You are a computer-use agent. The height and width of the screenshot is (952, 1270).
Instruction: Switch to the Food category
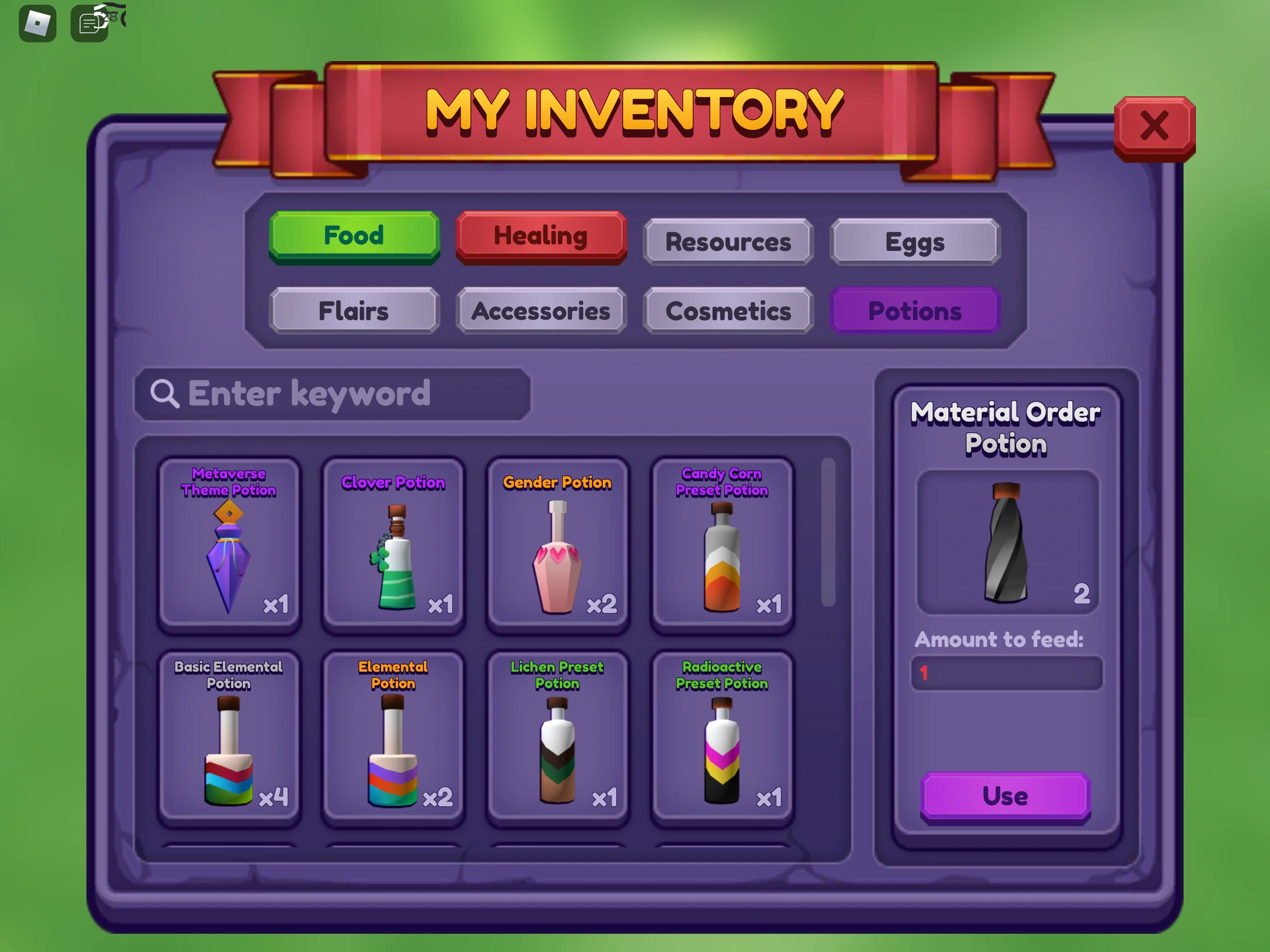tap(353, 235)
